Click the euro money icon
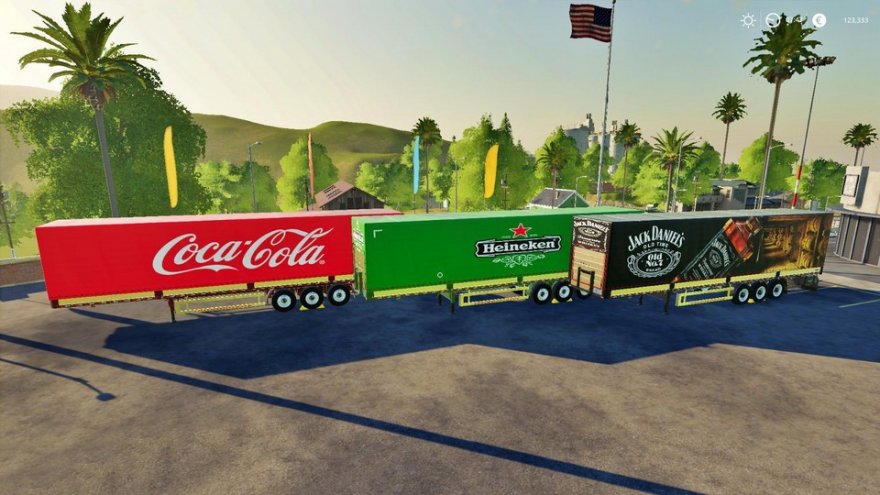 819,20
